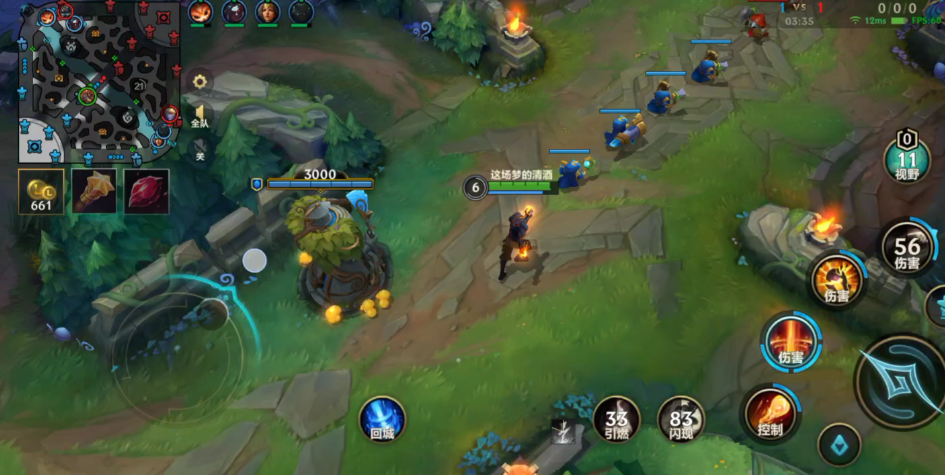Activate the 回城 recall button

382,419
